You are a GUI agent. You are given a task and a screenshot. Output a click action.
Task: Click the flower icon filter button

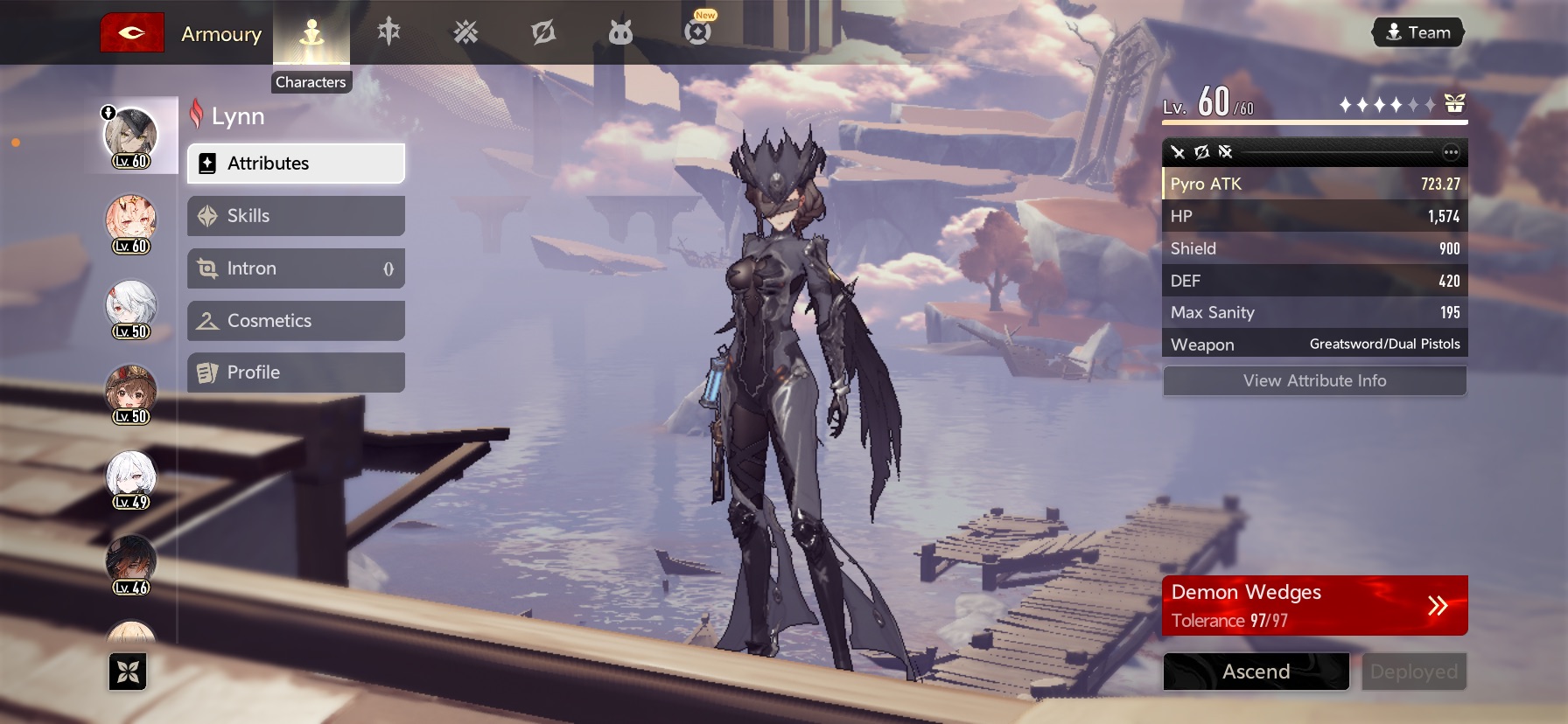pyautogui.click(x=128, y=672)
